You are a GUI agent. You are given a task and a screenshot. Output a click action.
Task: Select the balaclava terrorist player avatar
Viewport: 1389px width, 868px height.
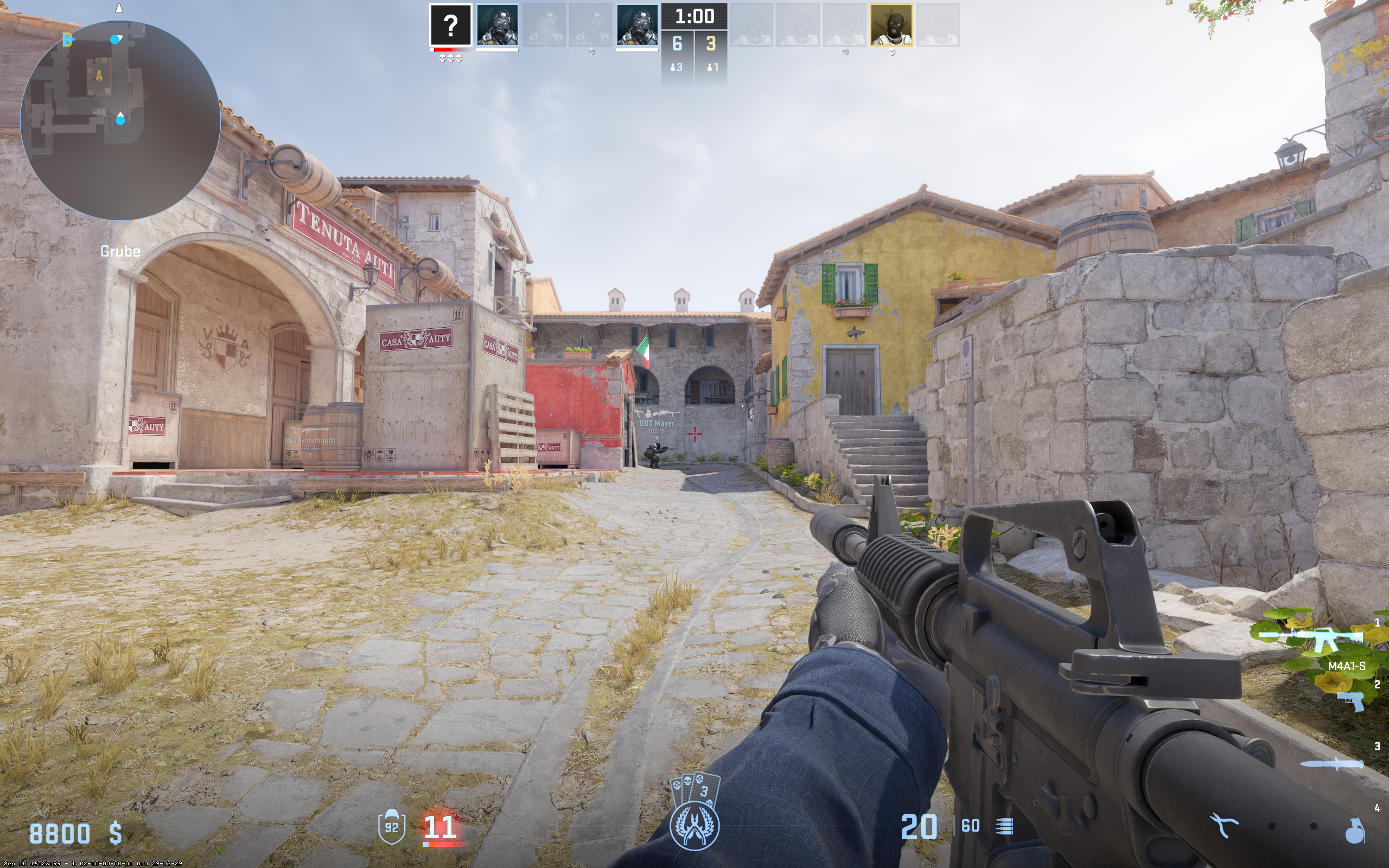[x=891, y=25]
